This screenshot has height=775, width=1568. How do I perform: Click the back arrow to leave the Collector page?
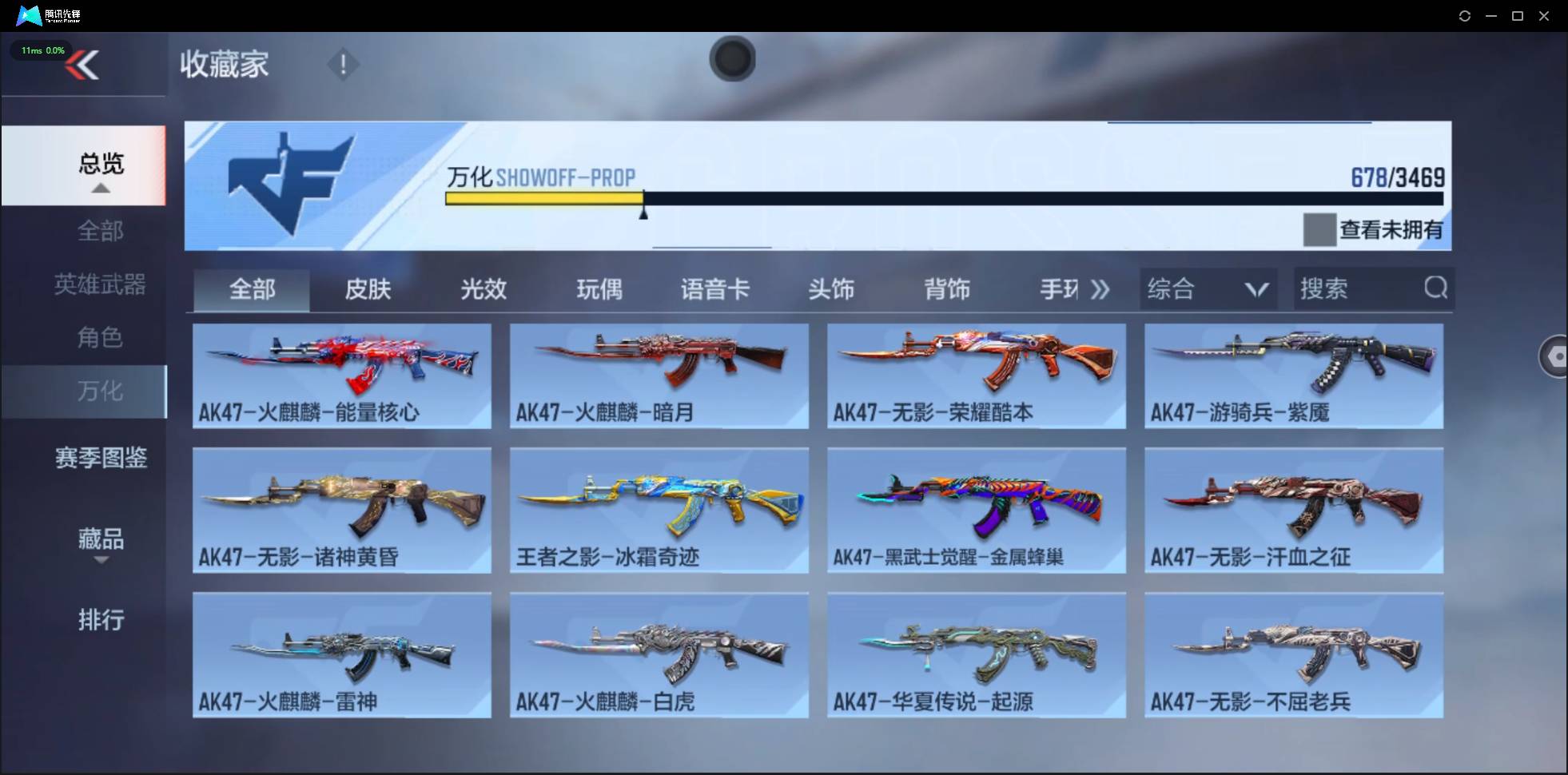[x=83, y=64]
